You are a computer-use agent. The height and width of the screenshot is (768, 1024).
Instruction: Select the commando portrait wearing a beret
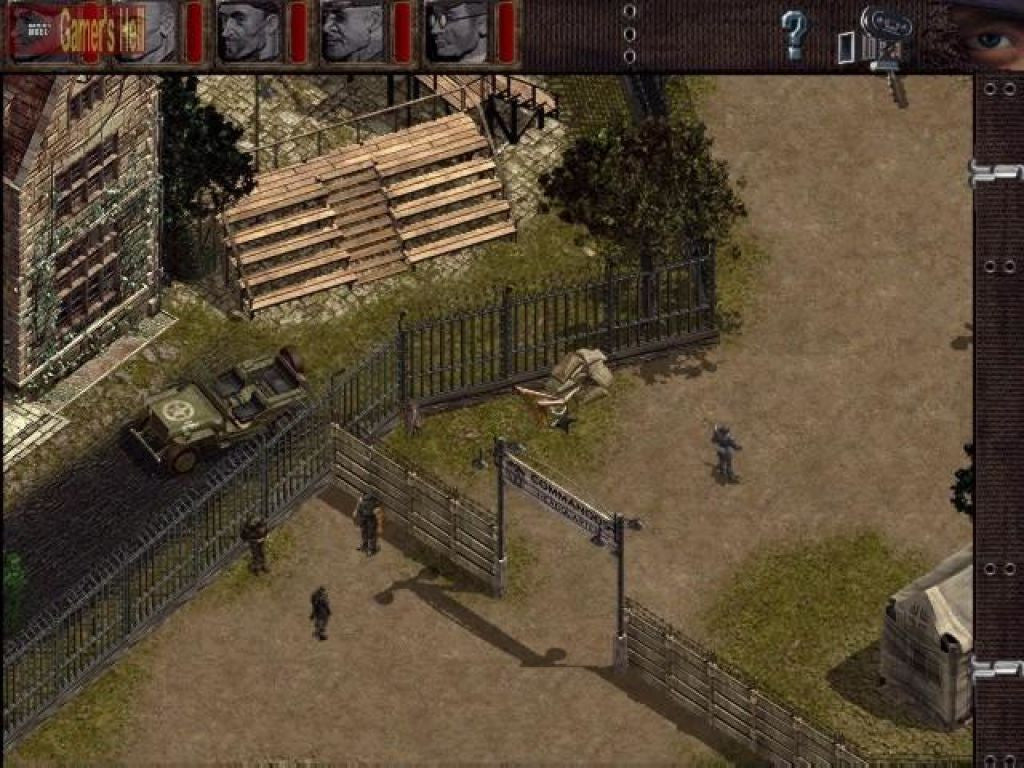click(249, 31)
